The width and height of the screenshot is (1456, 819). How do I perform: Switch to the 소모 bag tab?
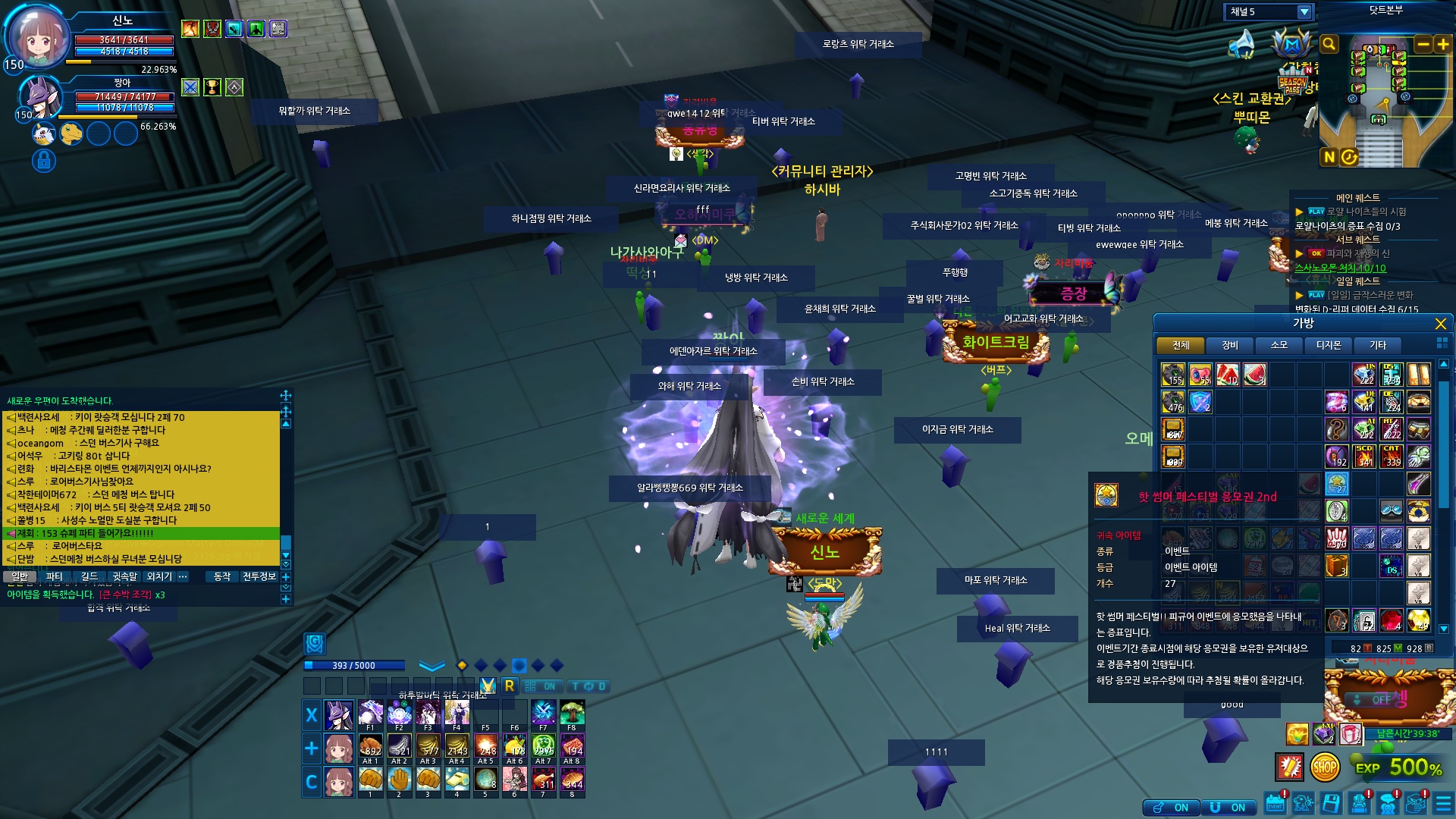[x=1279, y=345]
